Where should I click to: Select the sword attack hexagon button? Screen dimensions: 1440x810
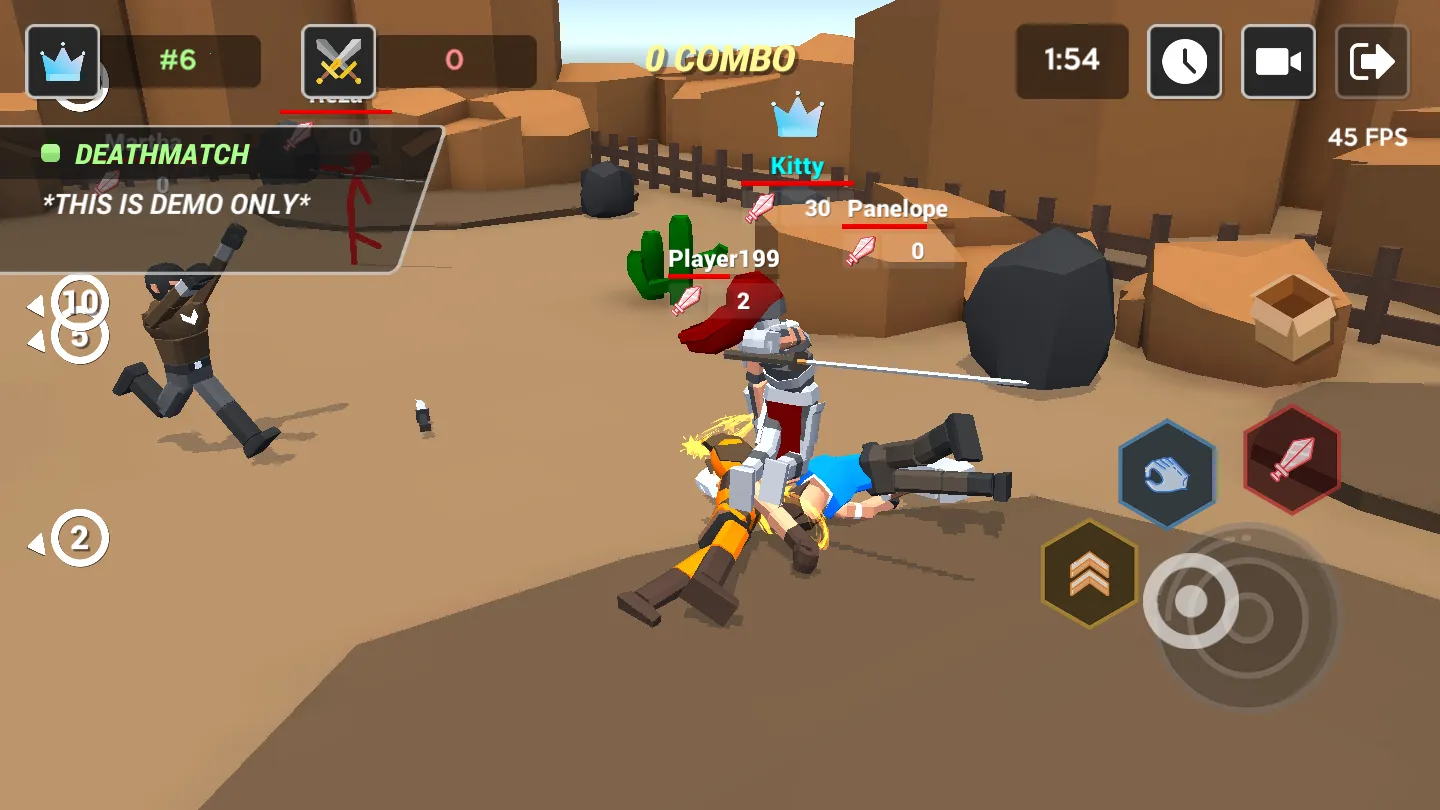(x=1291, y=462)
